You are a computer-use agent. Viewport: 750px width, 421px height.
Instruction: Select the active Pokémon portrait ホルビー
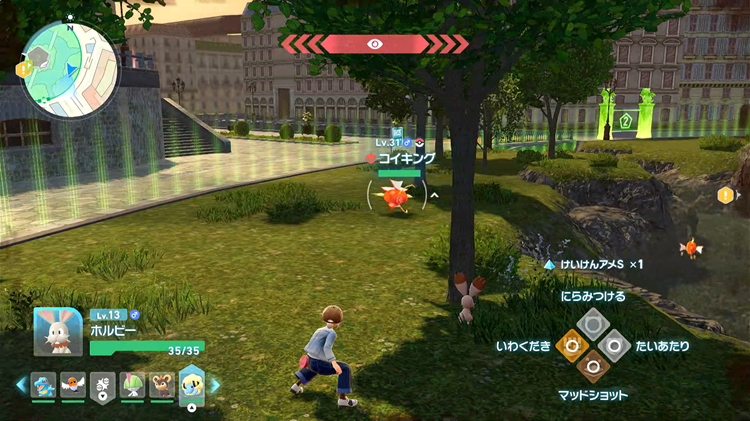[57, 331]
